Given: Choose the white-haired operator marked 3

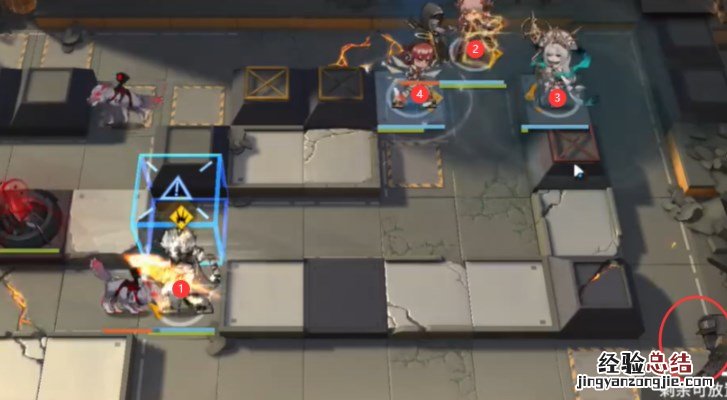Looking at the screenshot, I should pos(553,80).
